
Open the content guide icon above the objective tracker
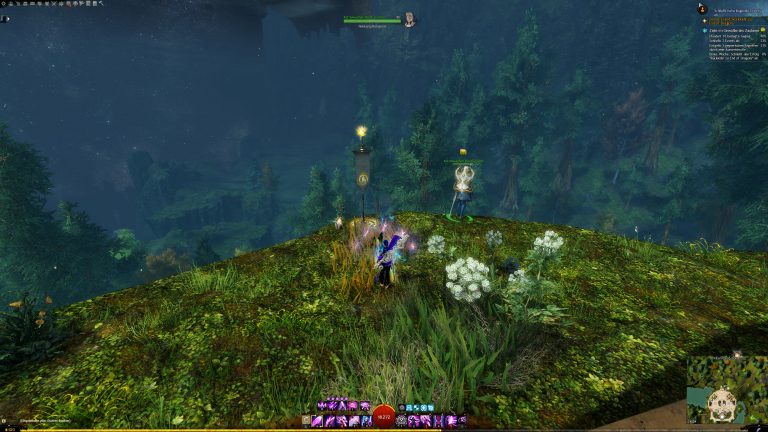tap(703, 9)
